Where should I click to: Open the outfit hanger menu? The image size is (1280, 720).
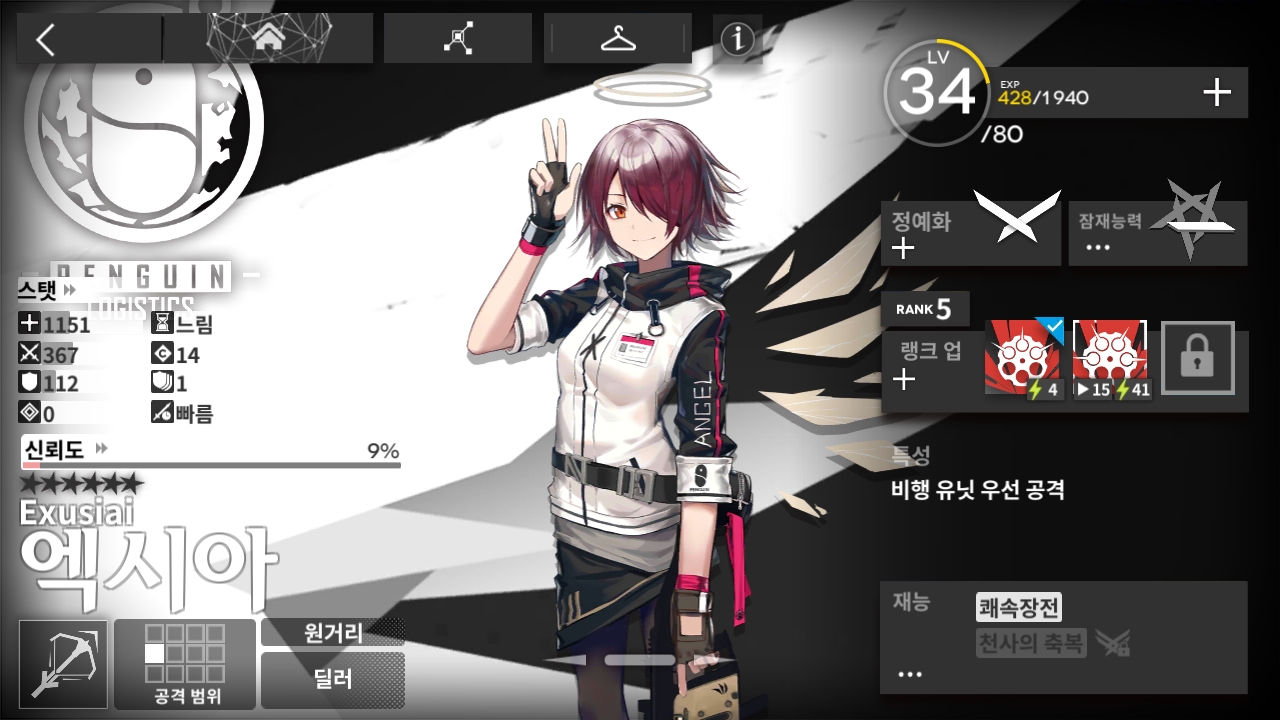(617, 39)
